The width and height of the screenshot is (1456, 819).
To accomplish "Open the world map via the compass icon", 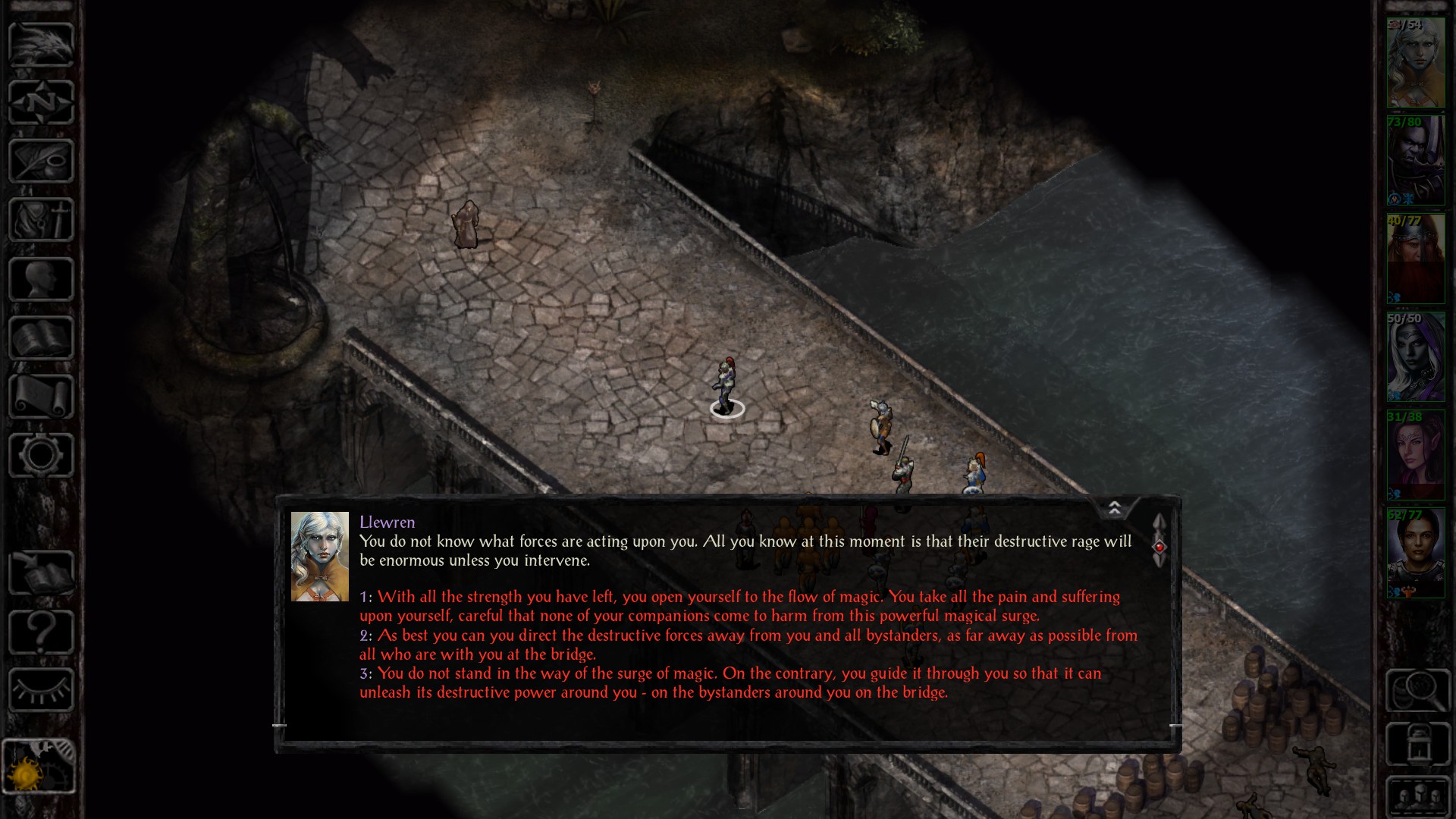I will (x=39, y=102).
